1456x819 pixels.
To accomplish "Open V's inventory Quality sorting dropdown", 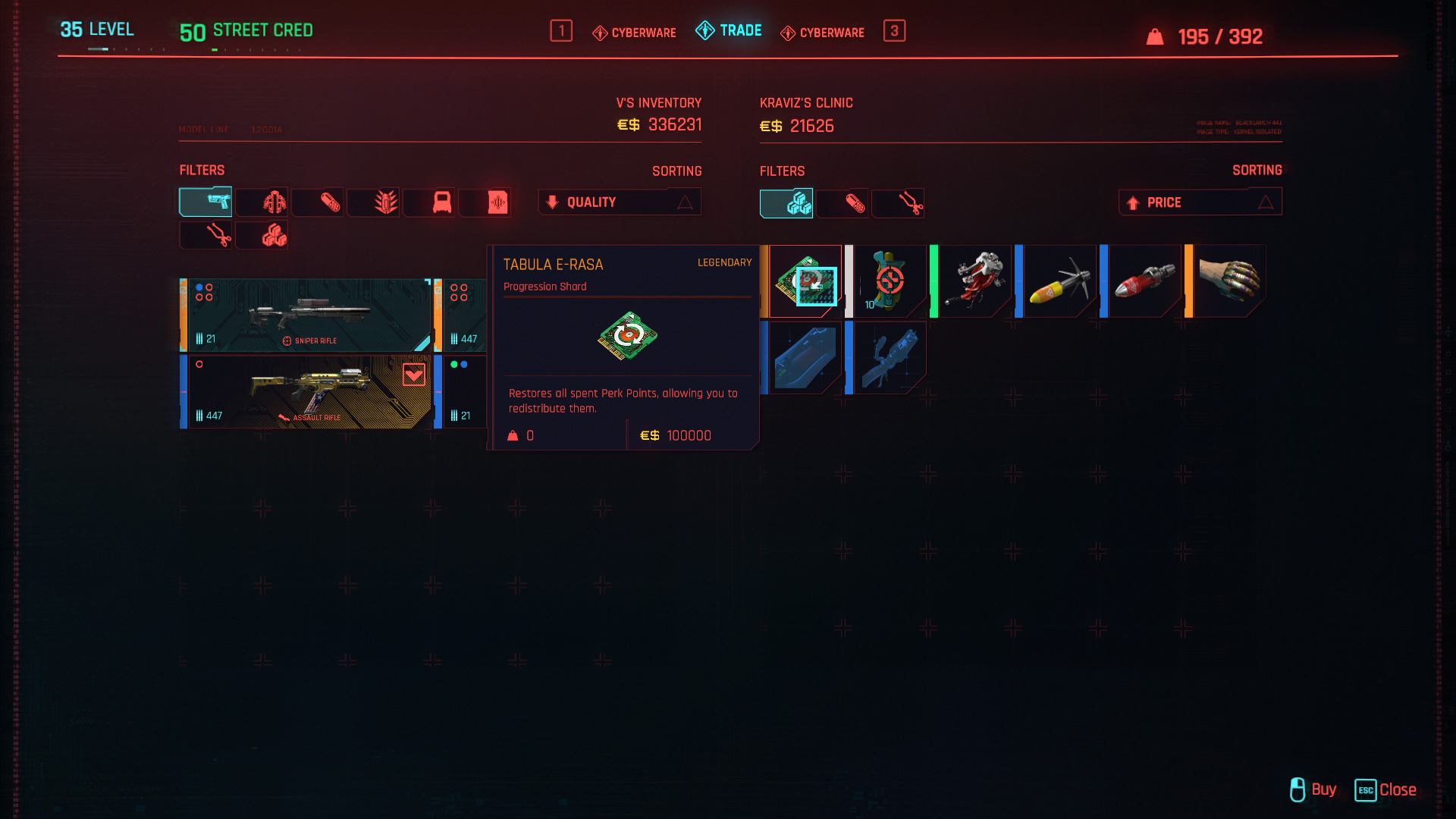I will [620, 202].
